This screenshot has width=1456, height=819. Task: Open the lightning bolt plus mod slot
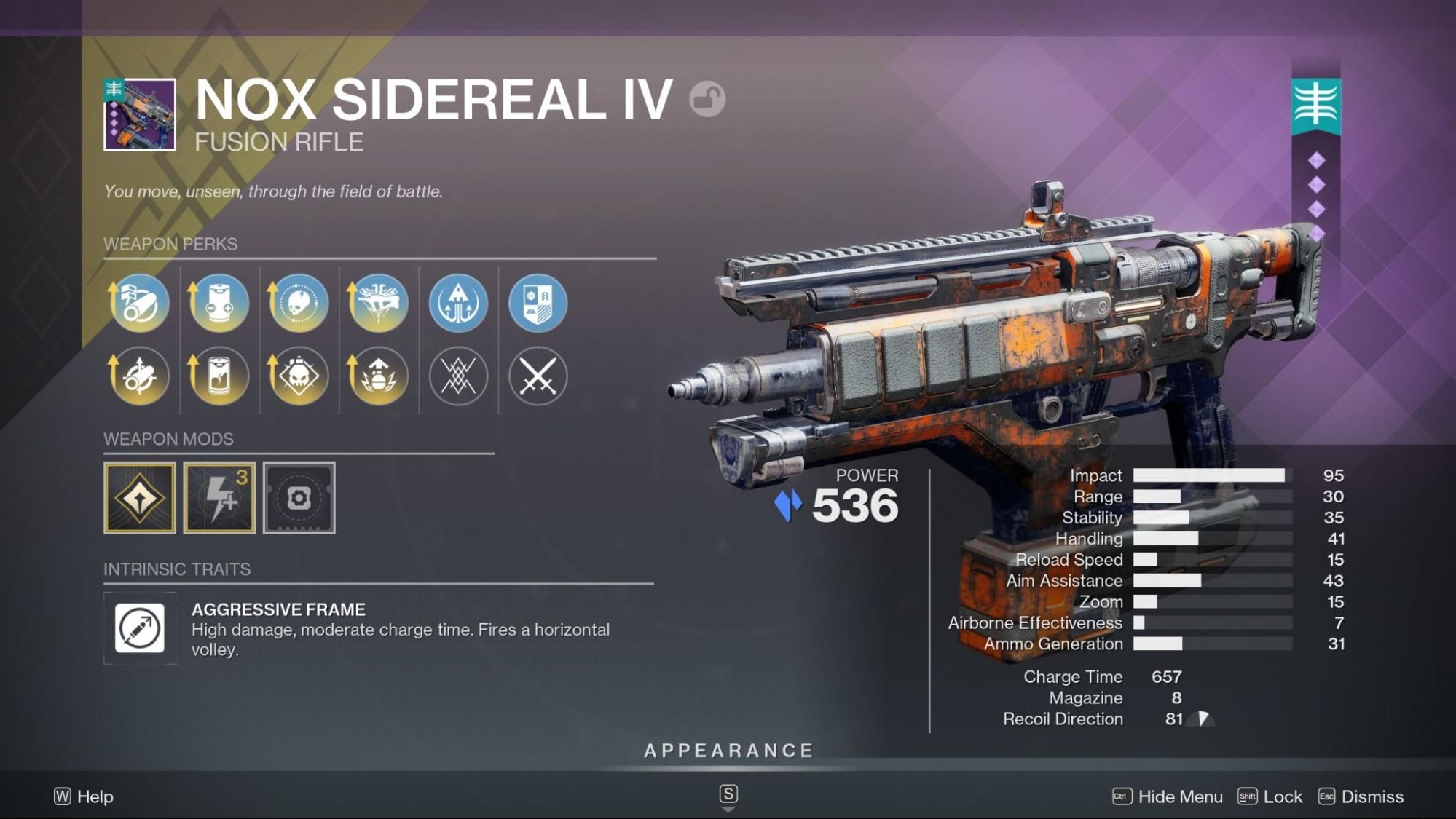(219, 498)
